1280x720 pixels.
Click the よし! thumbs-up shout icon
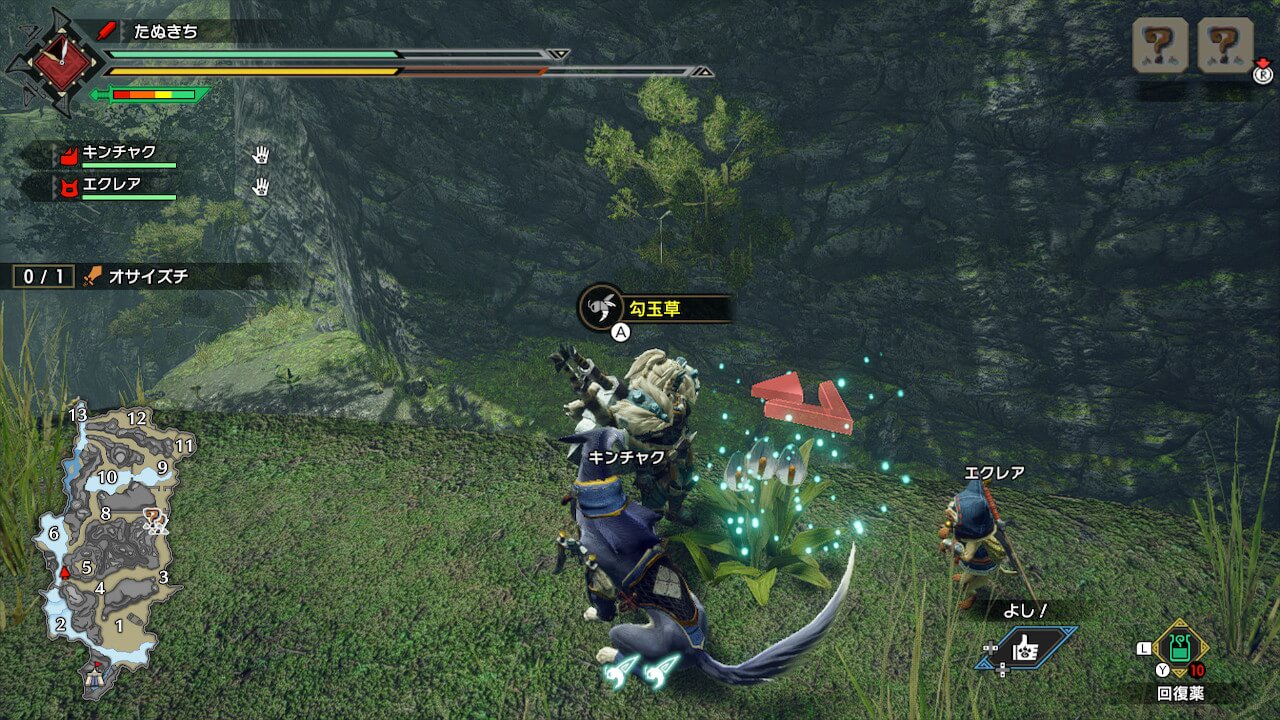click(x=1027, y=648)
